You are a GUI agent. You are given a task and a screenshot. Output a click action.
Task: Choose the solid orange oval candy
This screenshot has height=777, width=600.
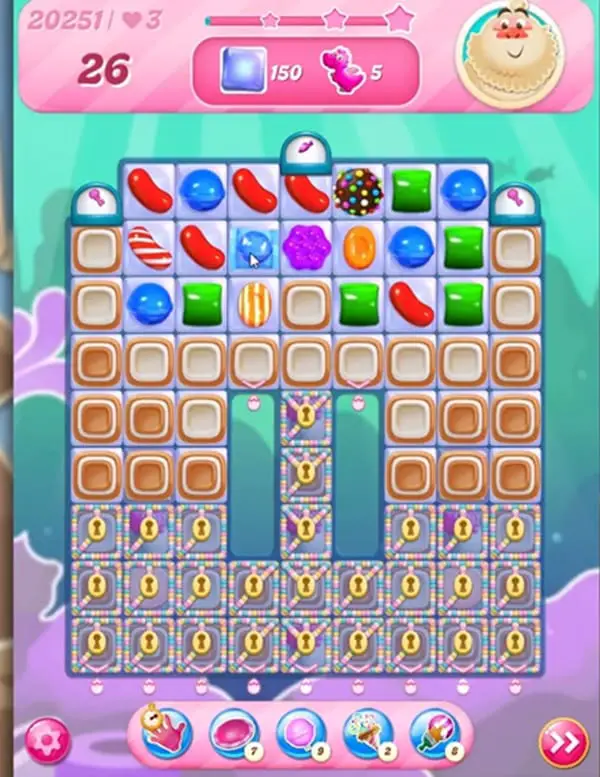pos(357,246)
